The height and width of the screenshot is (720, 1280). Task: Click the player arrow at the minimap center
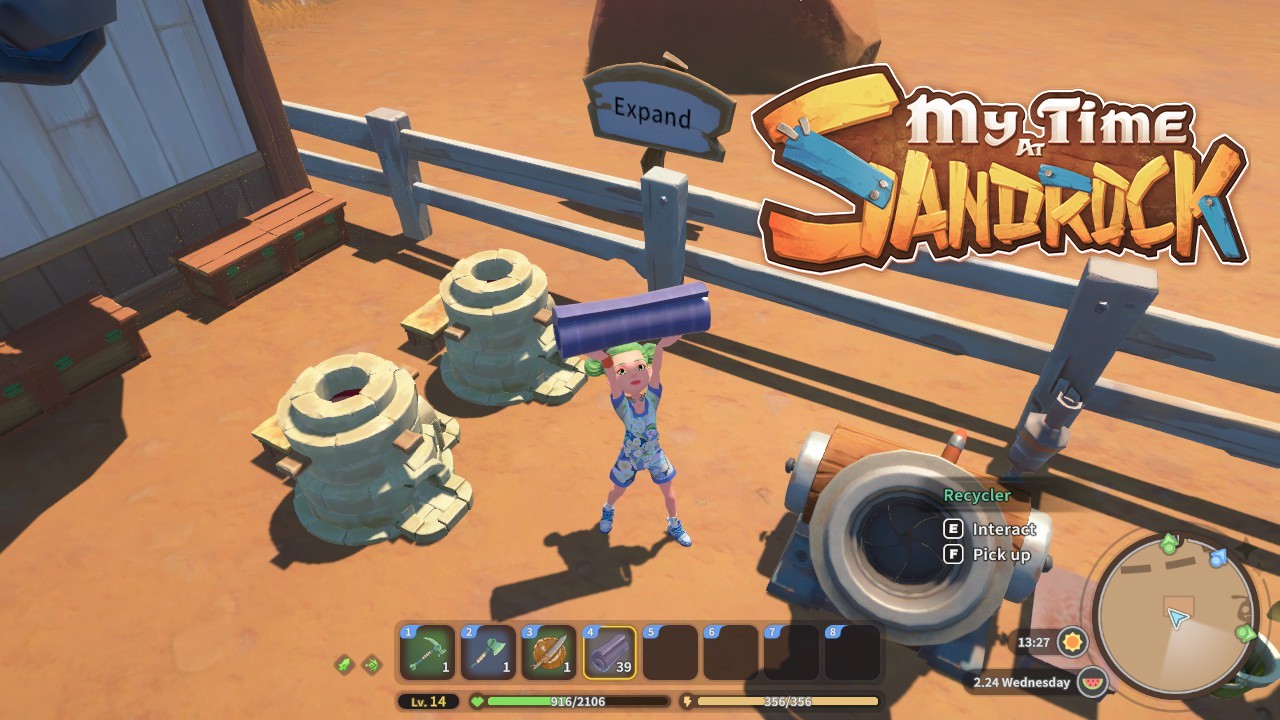(x=1176, y=618)
